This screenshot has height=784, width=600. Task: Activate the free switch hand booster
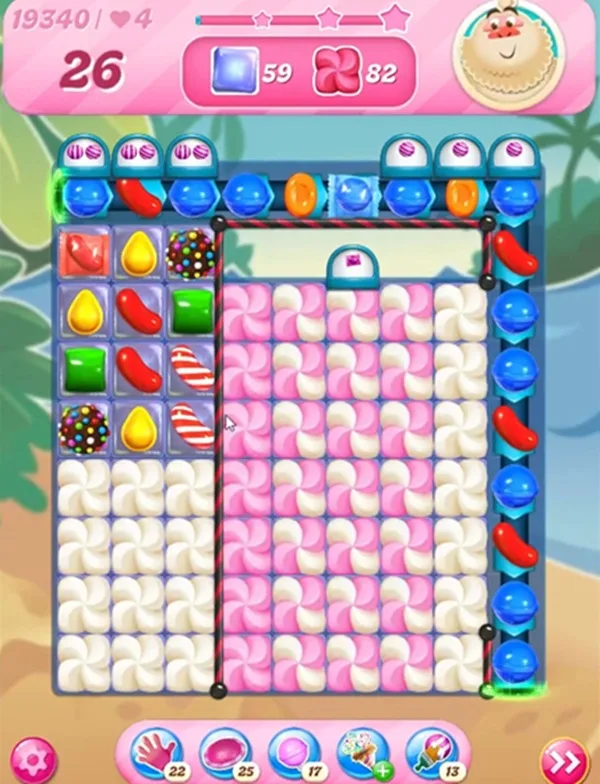pyautogui.click(x=156, y=751)
